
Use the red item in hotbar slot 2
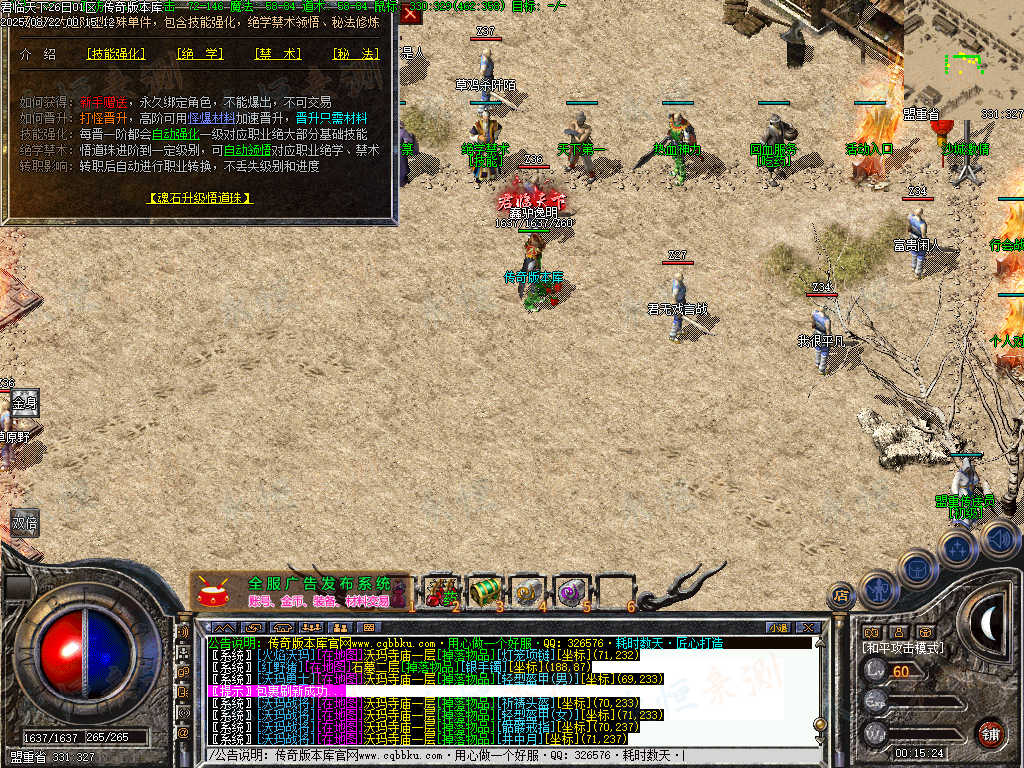point(441,591)
